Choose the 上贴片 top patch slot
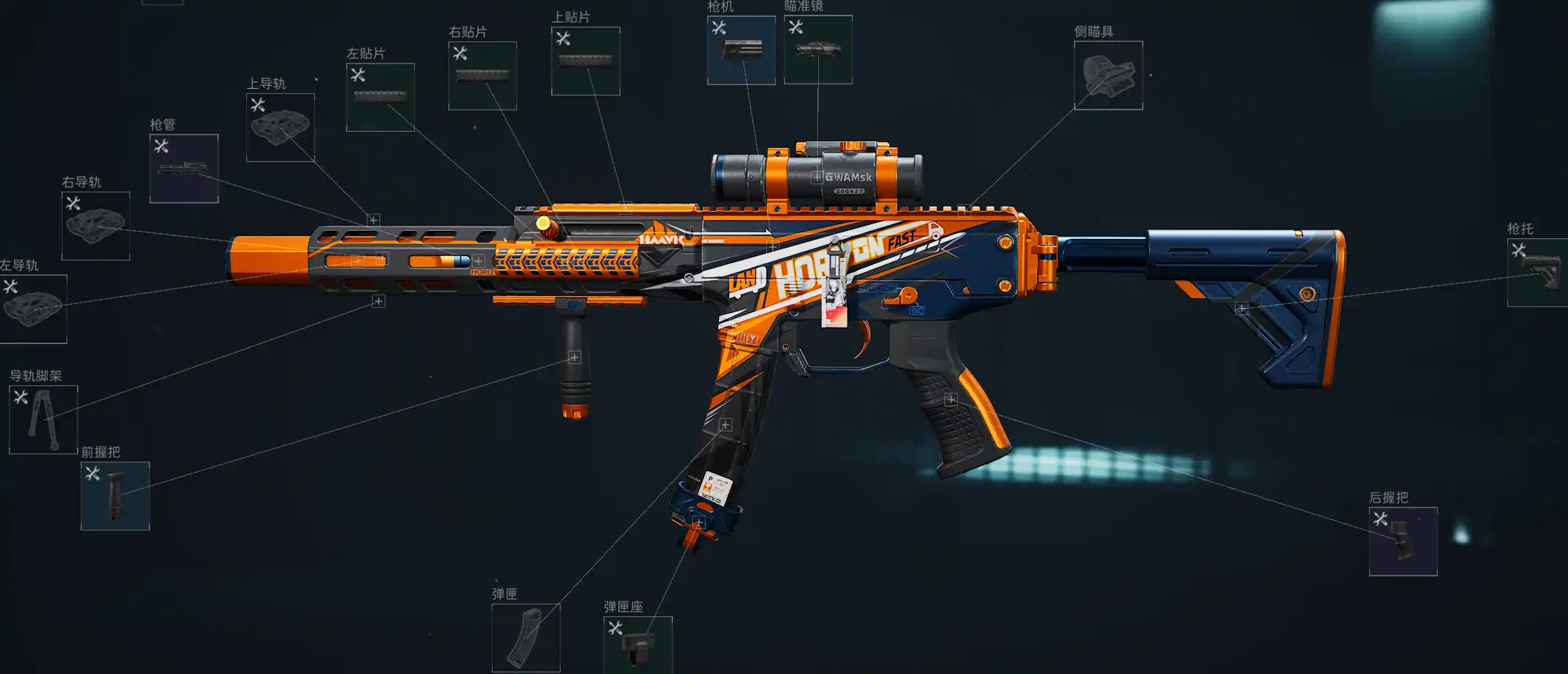 click(x=585, y=61)
